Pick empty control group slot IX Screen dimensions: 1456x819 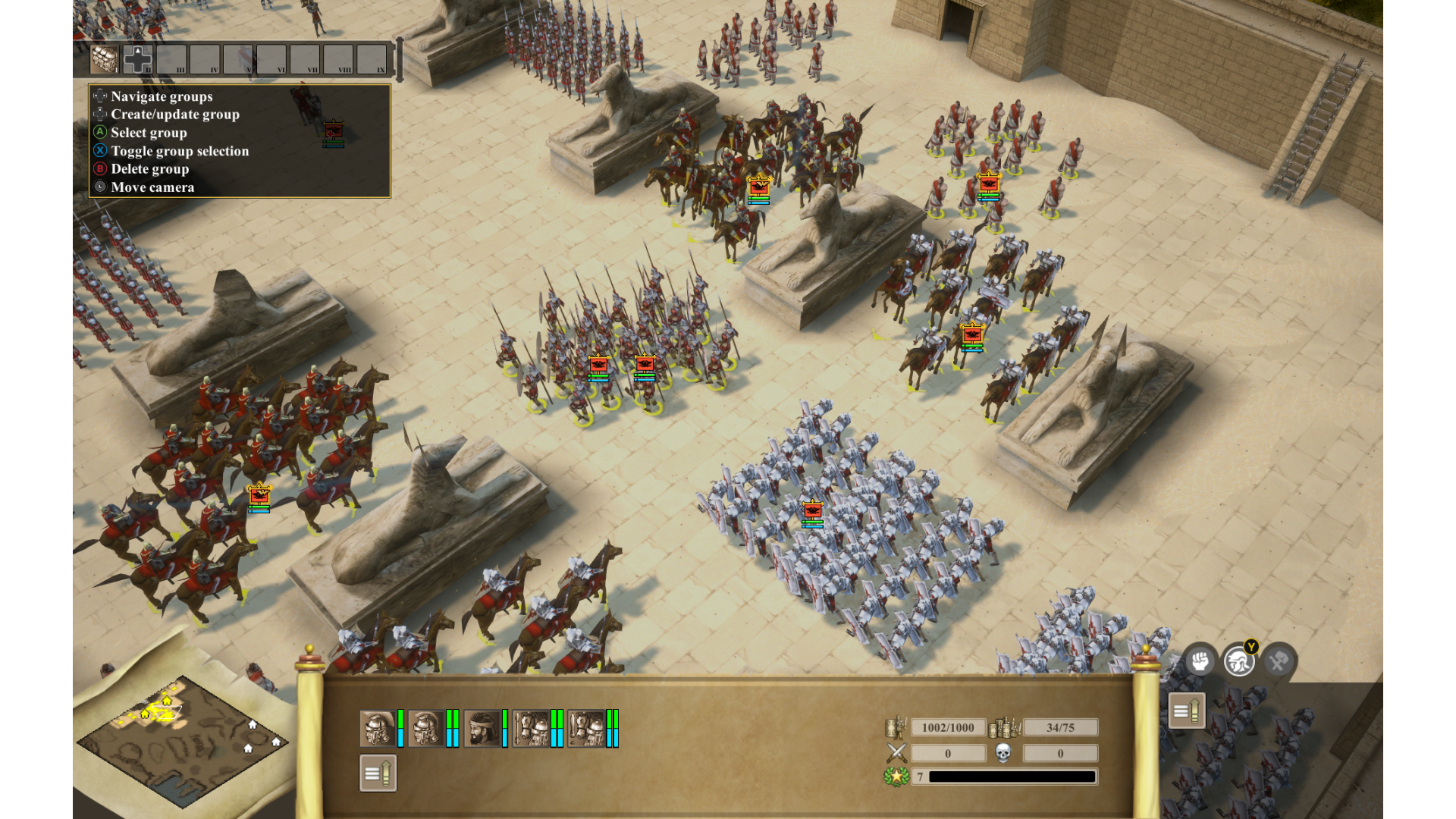click(372, 59)
